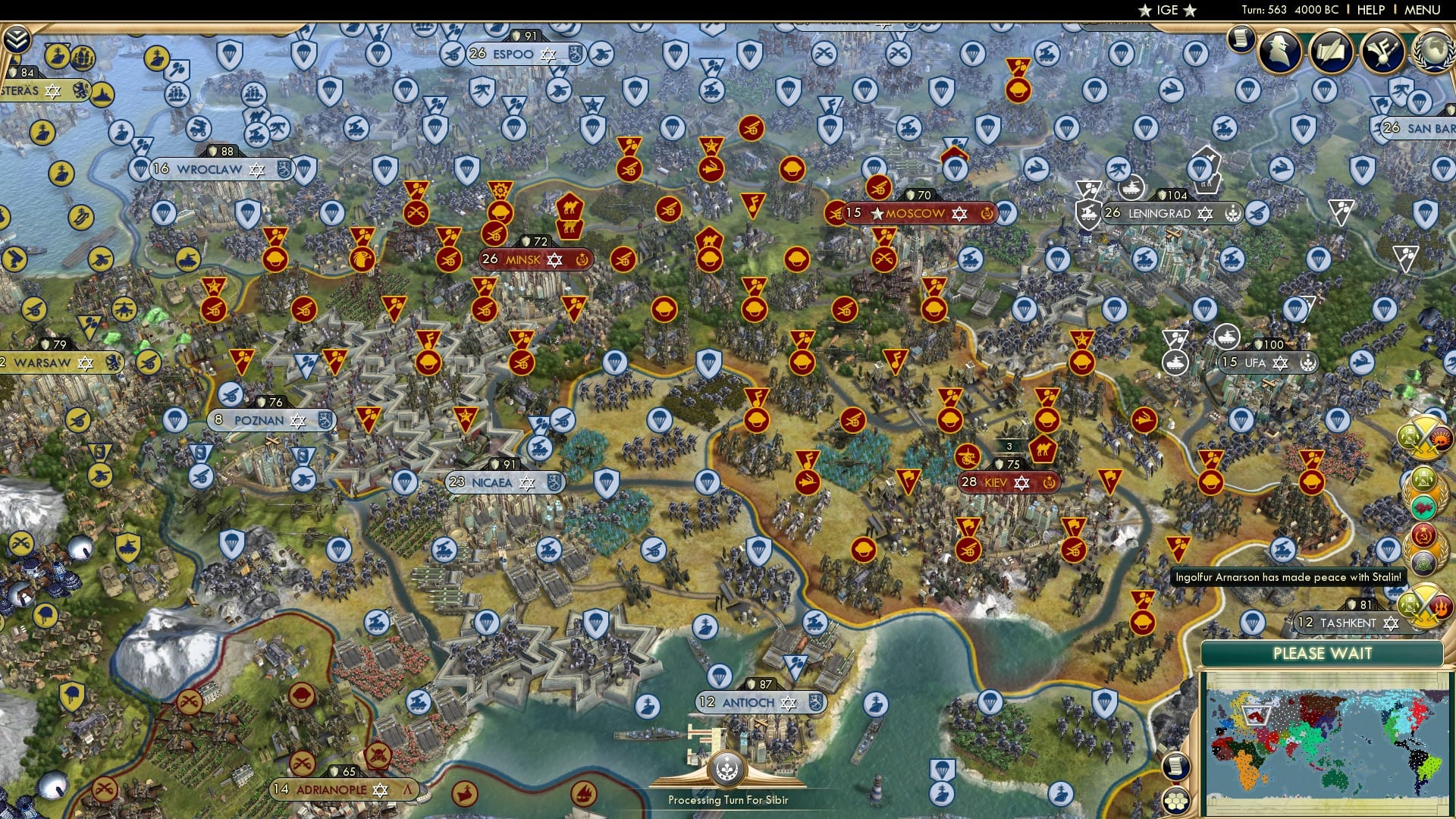This screenshot has width=1456, height=819.
Task: Select the Antioch city banner
Action: (x=761, y=703)
